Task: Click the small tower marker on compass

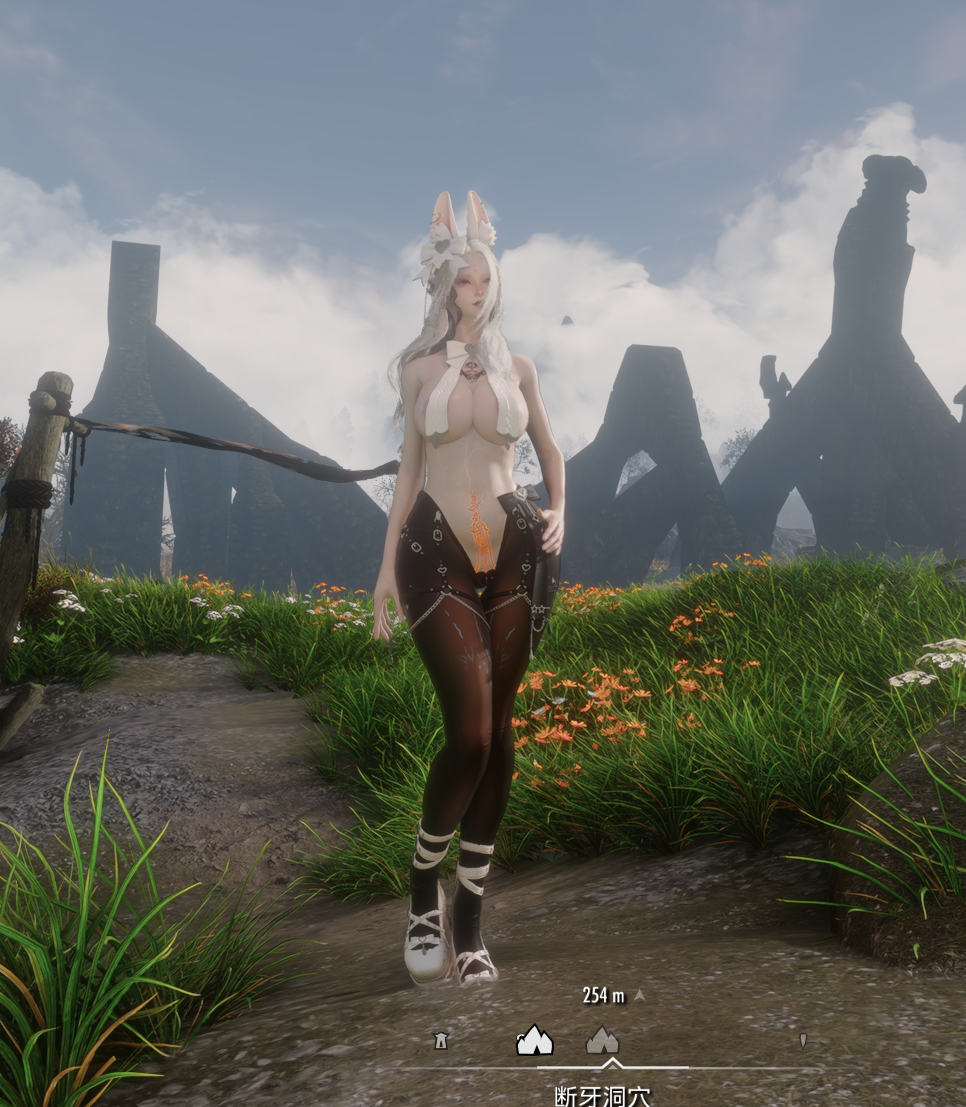Action: 440,1041
